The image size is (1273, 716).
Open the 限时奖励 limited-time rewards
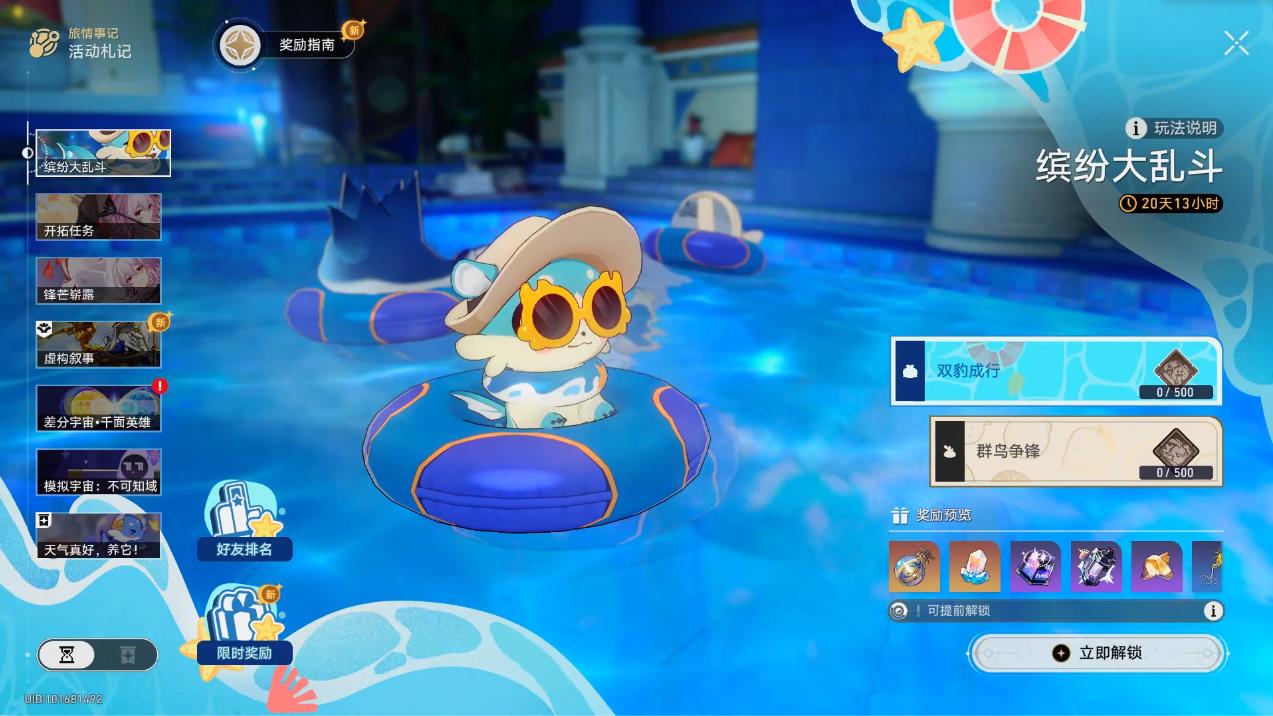pos(244,627)
